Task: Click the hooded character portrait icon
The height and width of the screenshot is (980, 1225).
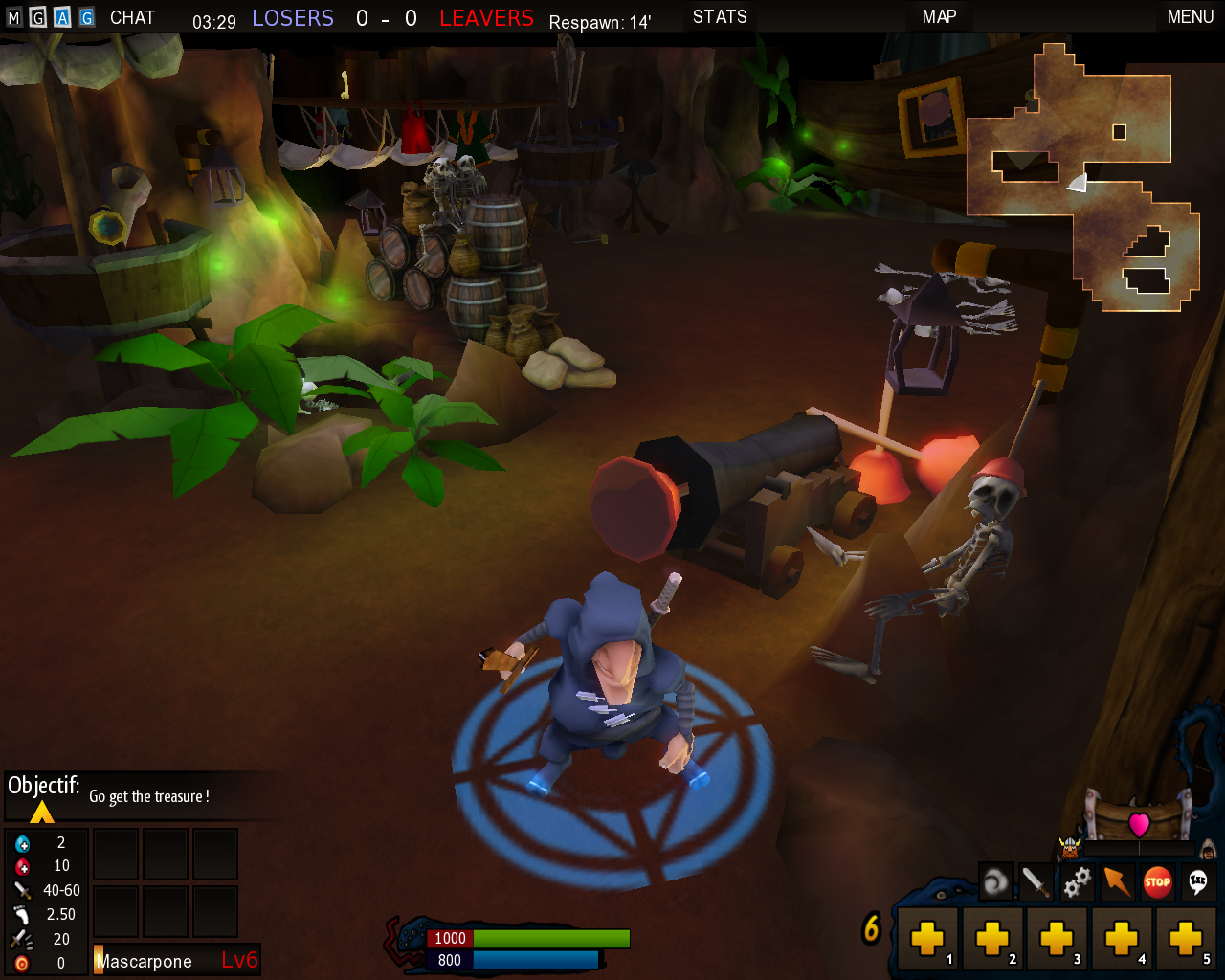Action: [x=1208, y=849]
